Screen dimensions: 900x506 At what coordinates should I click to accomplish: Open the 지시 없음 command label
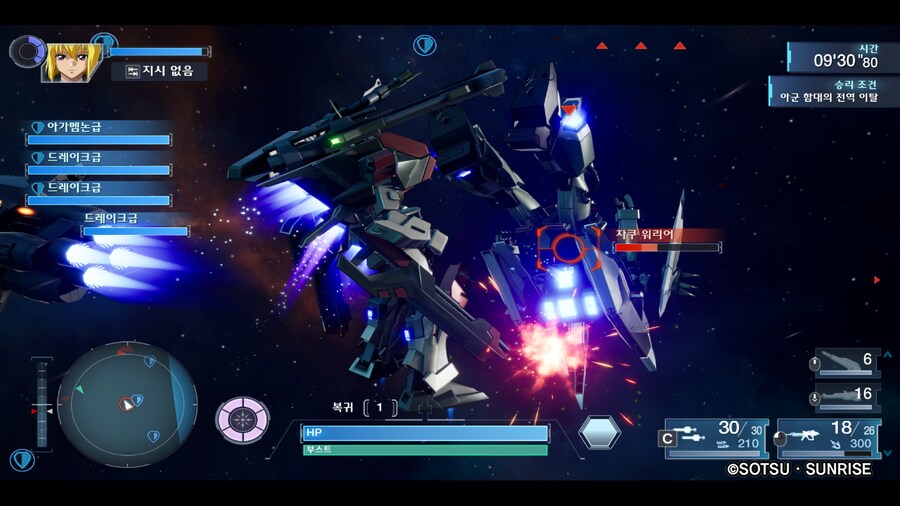[x=166, y=71]
